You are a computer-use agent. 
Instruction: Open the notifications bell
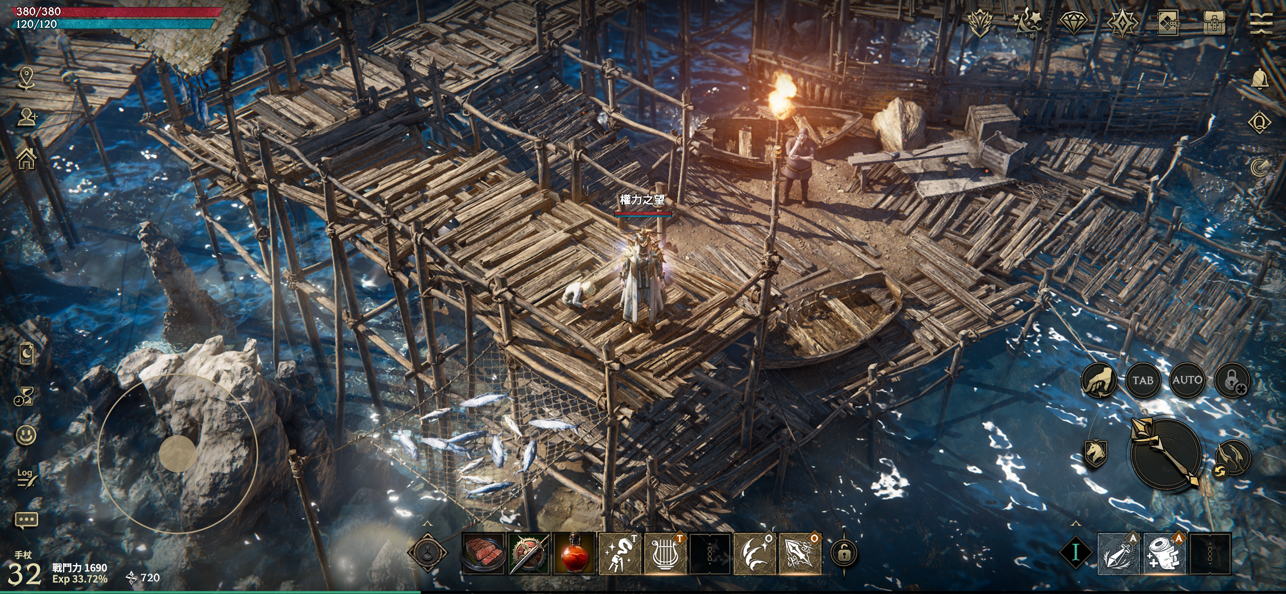(x=1259, y=79)
